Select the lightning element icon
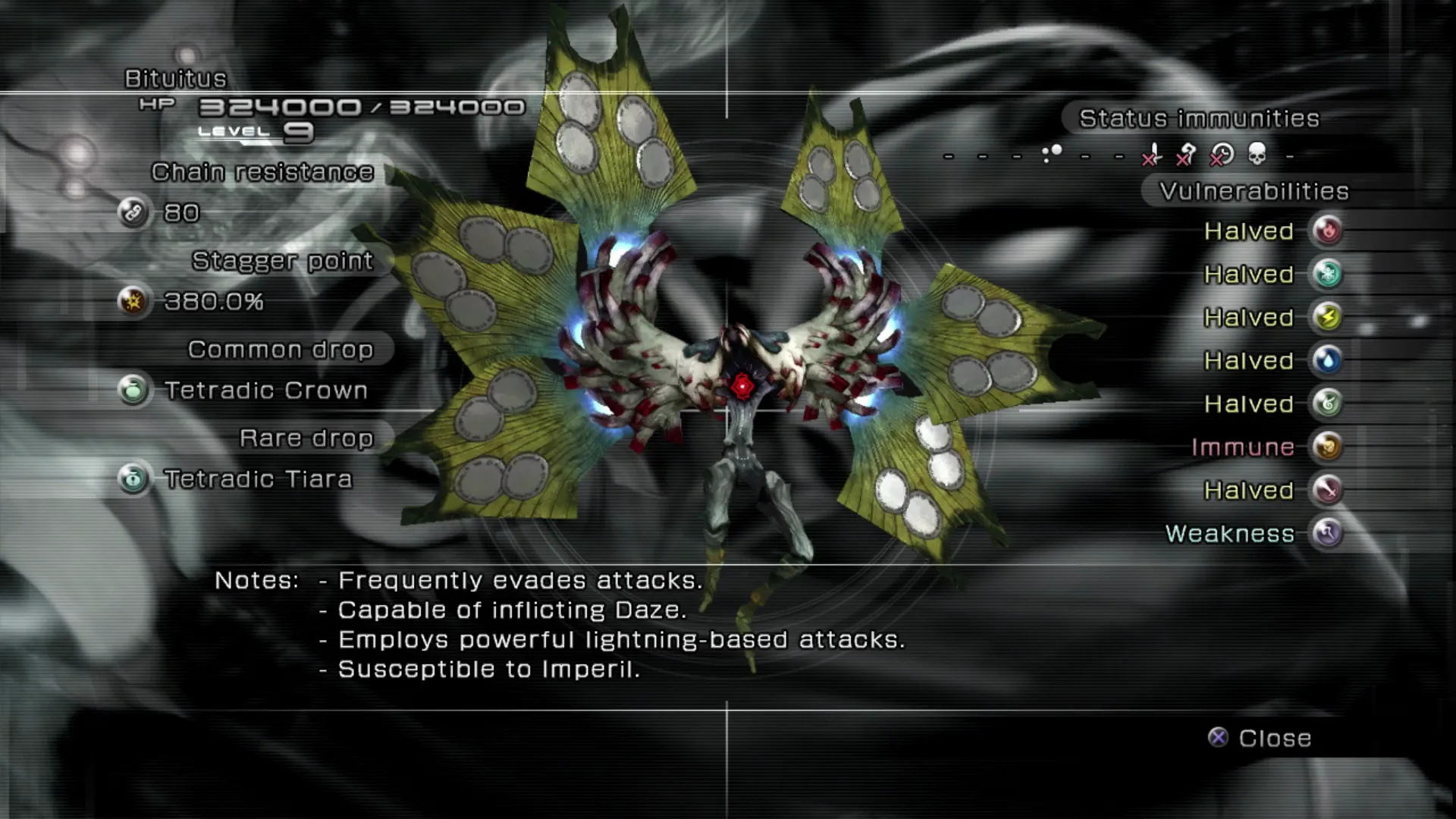The height and width of the screenshot is (819, 1456). tap(1327, 317)
